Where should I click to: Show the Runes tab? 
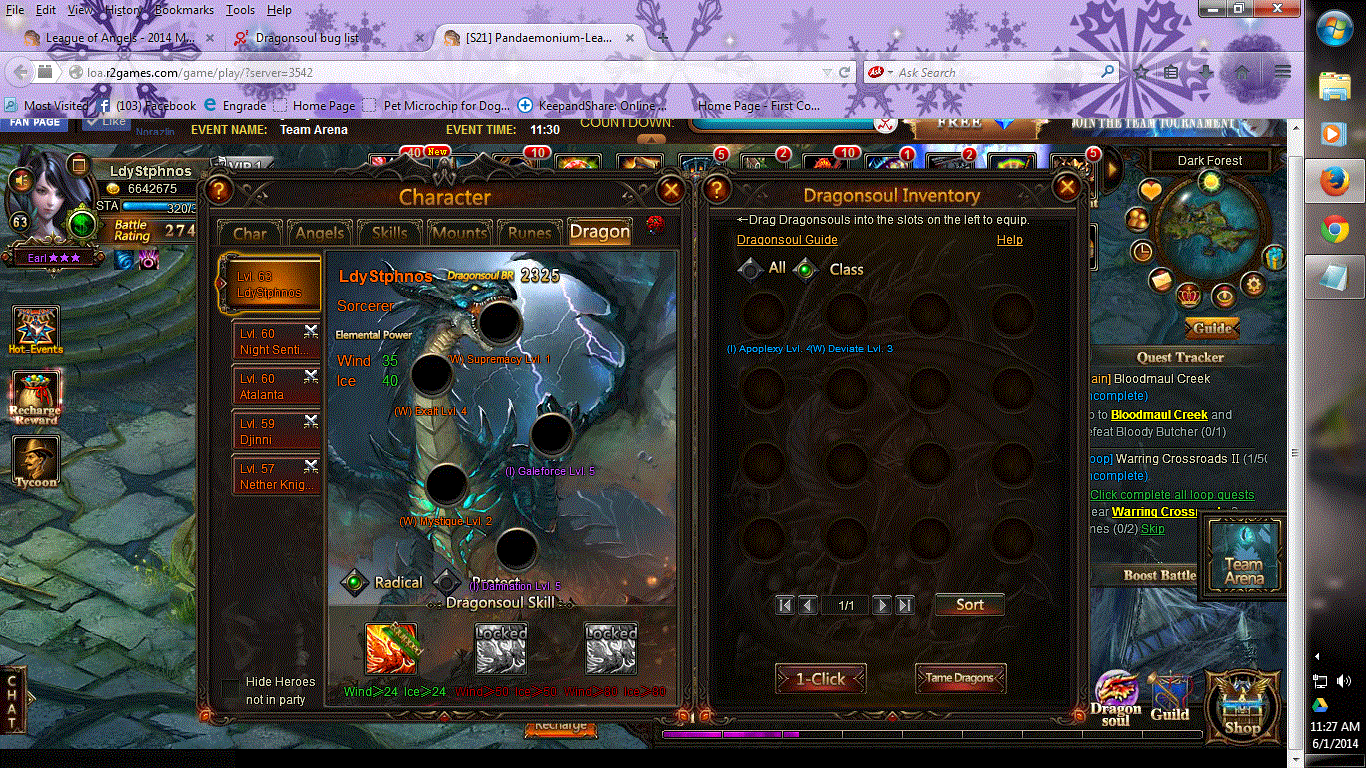pyautogui.click(x=529, y=233)
